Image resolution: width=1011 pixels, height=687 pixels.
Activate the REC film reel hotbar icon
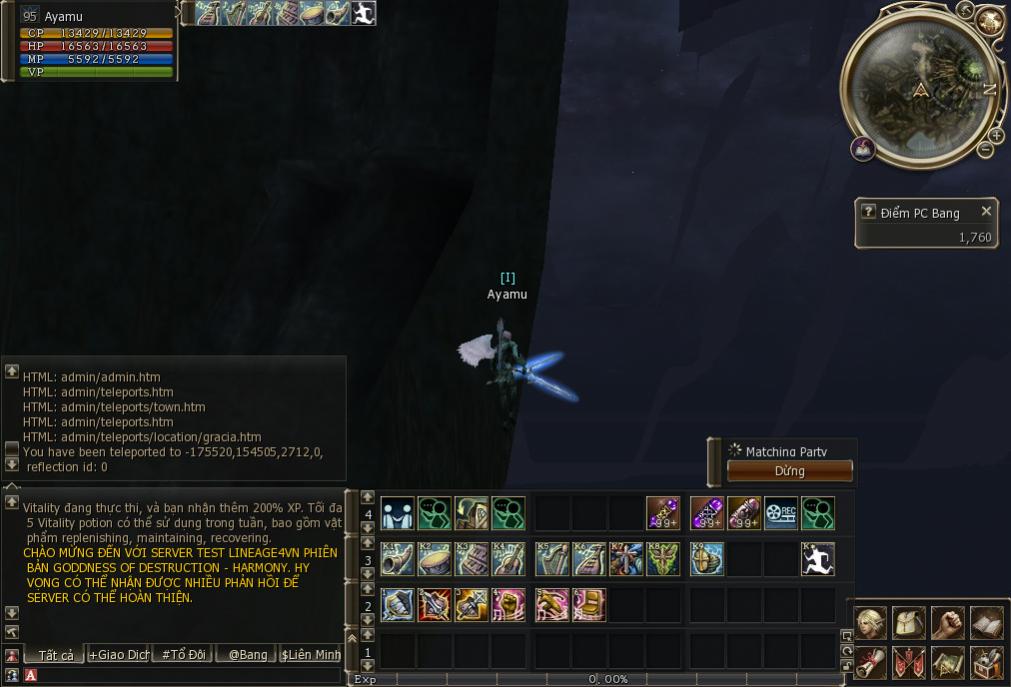[781, 513]
